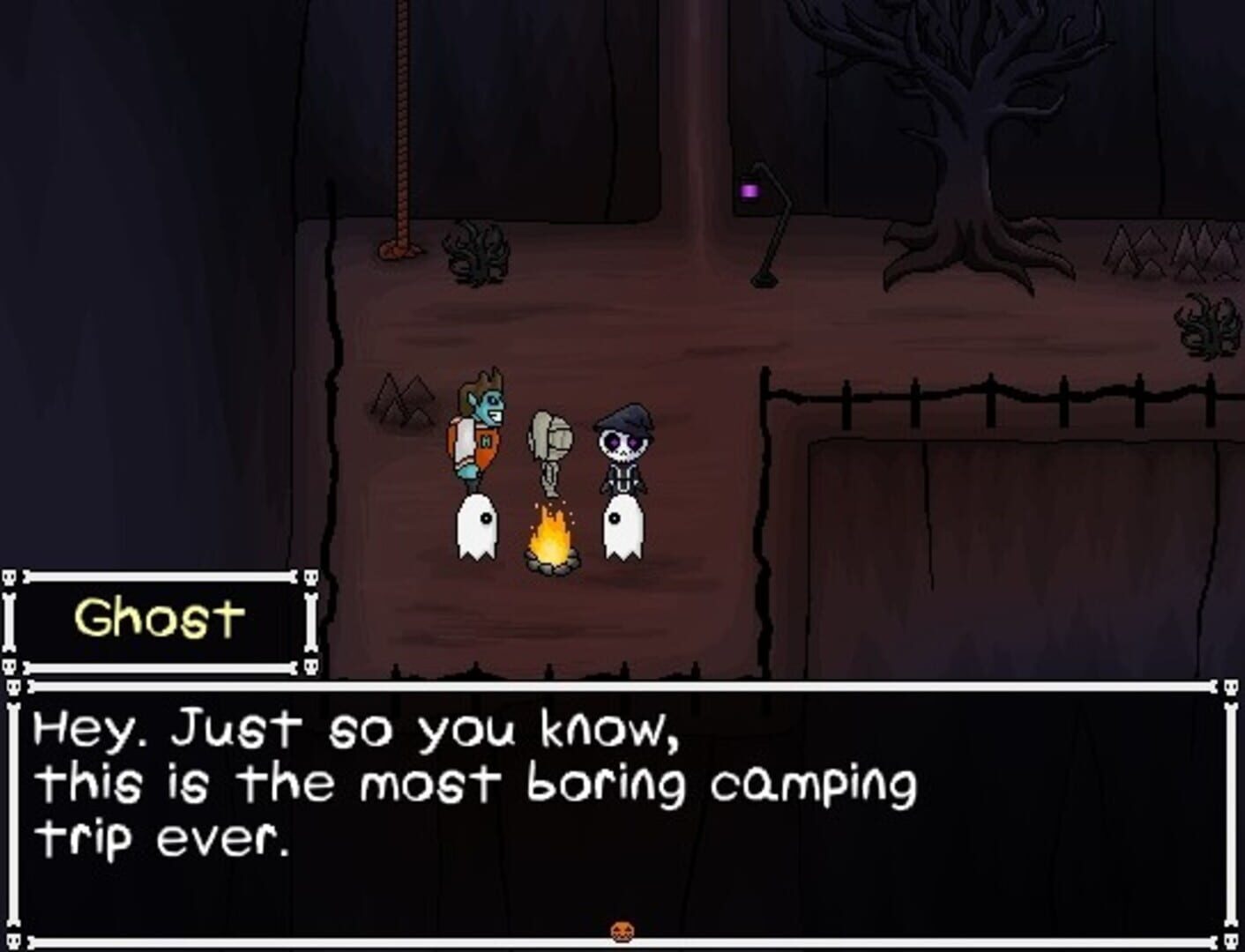The height and width of the screenshot is (952, 1245).
Task: Click the Ghost speaker name label
Action: [x=161, y=617]
